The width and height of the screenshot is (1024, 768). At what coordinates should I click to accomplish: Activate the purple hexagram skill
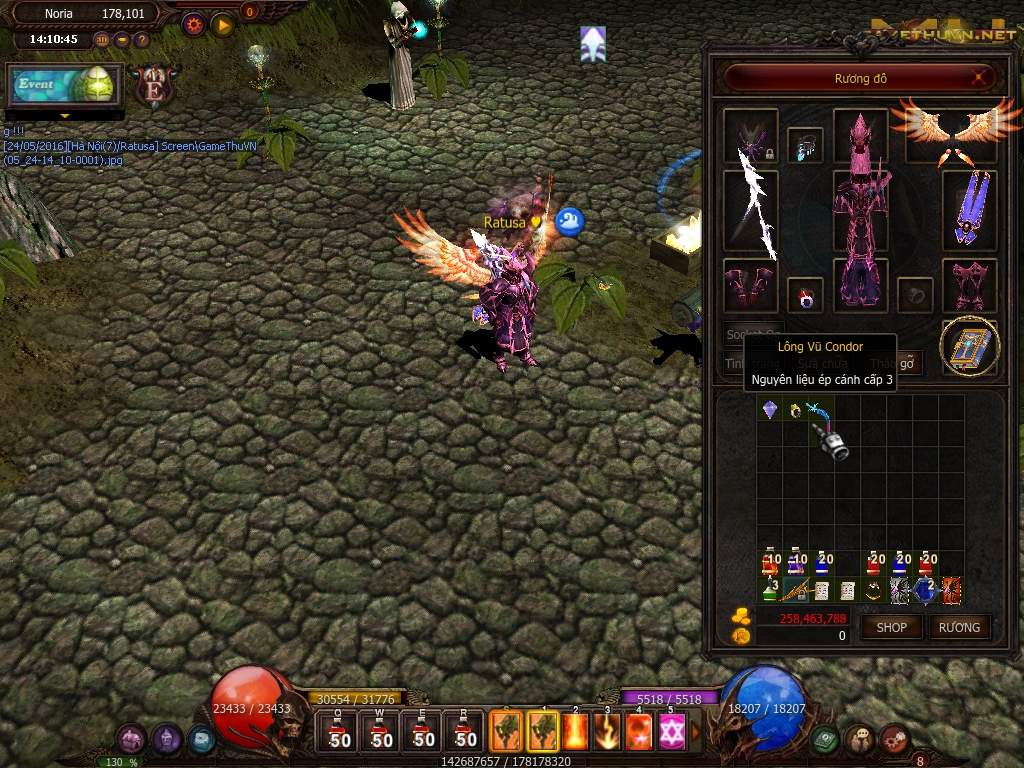point(671,732)
